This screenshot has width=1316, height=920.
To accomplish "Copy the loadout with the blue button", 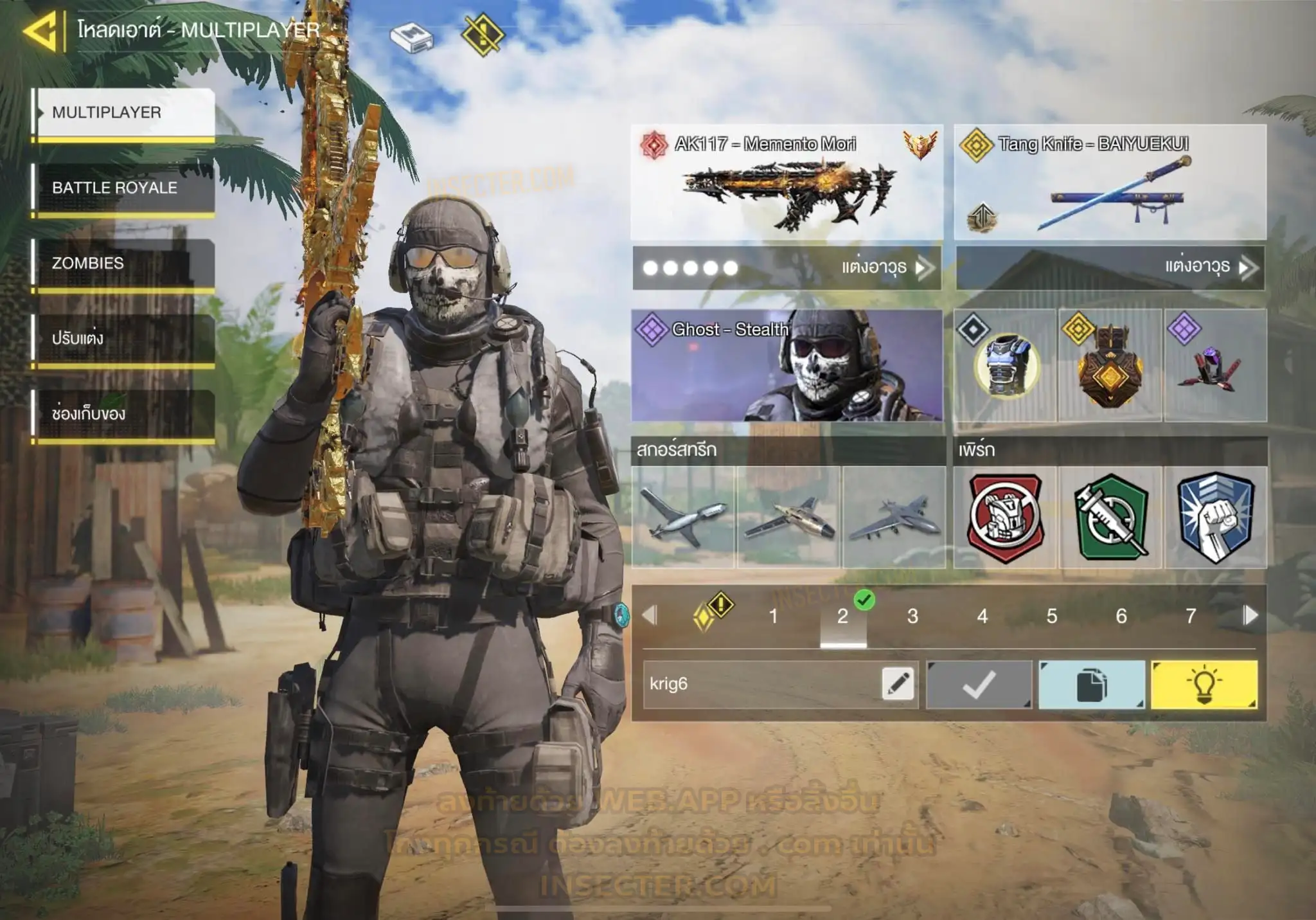I will coord(1091,685).
